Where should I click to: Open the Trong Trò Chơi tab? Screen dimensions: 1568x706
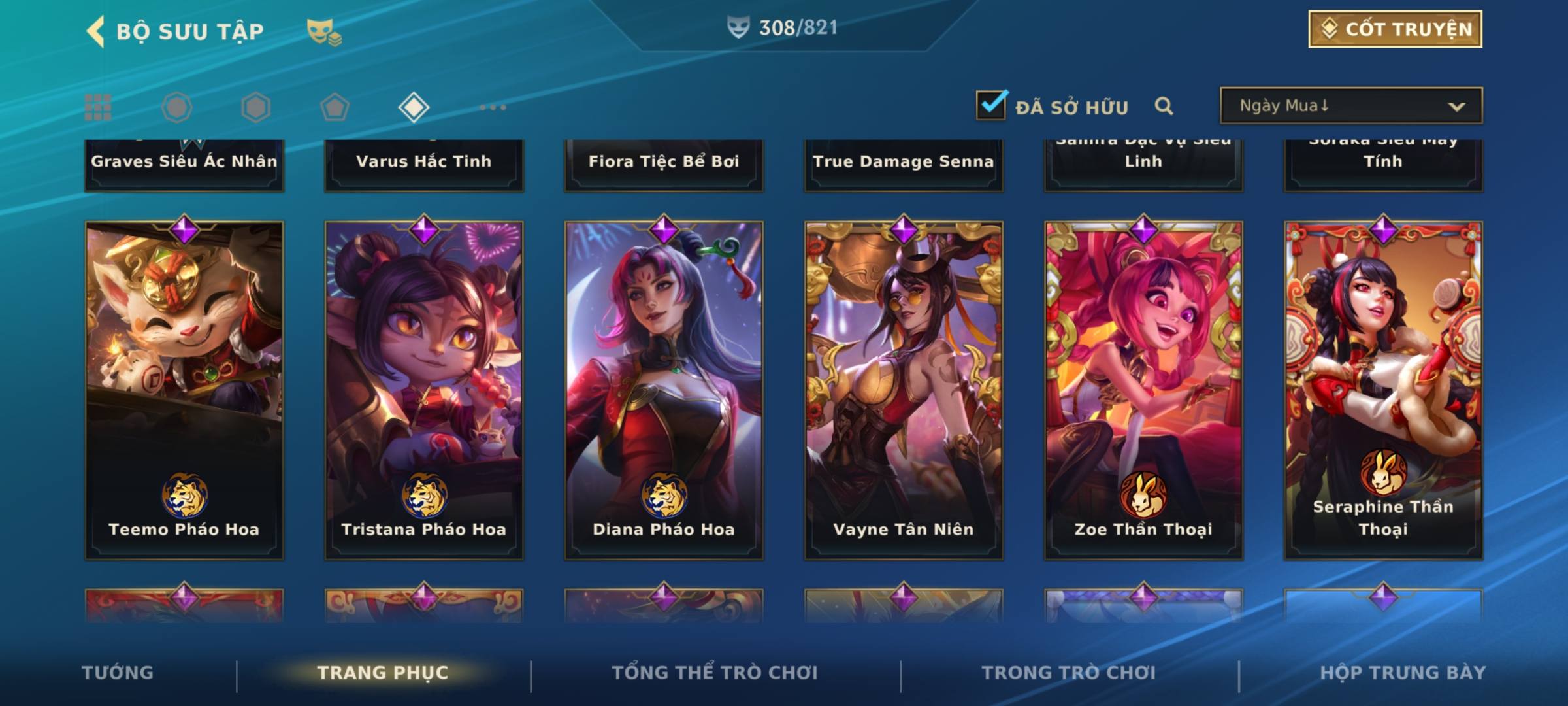[x=1069, y=673]
